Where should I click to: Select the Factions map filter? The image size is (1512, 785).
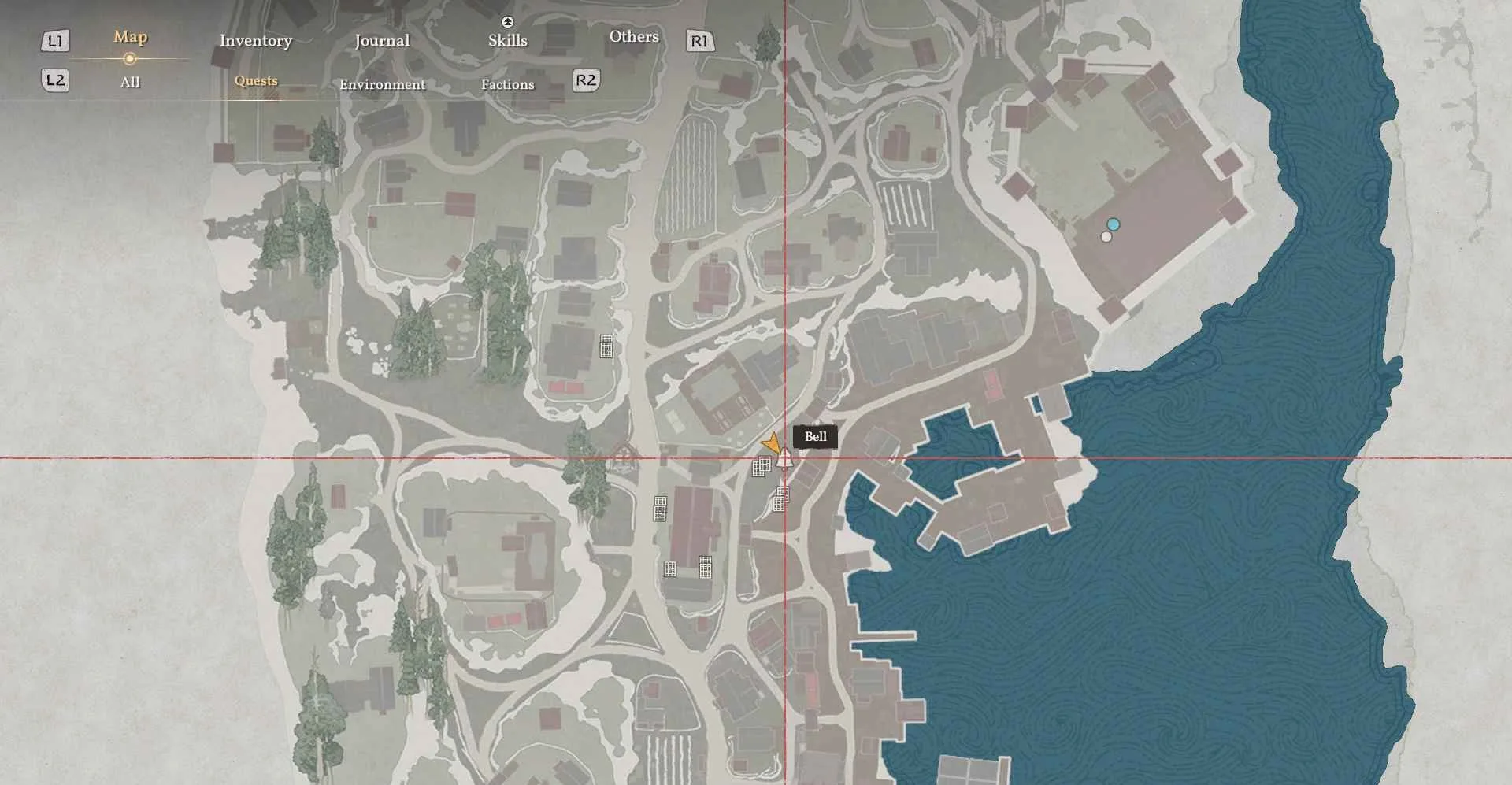pos(507,84)
